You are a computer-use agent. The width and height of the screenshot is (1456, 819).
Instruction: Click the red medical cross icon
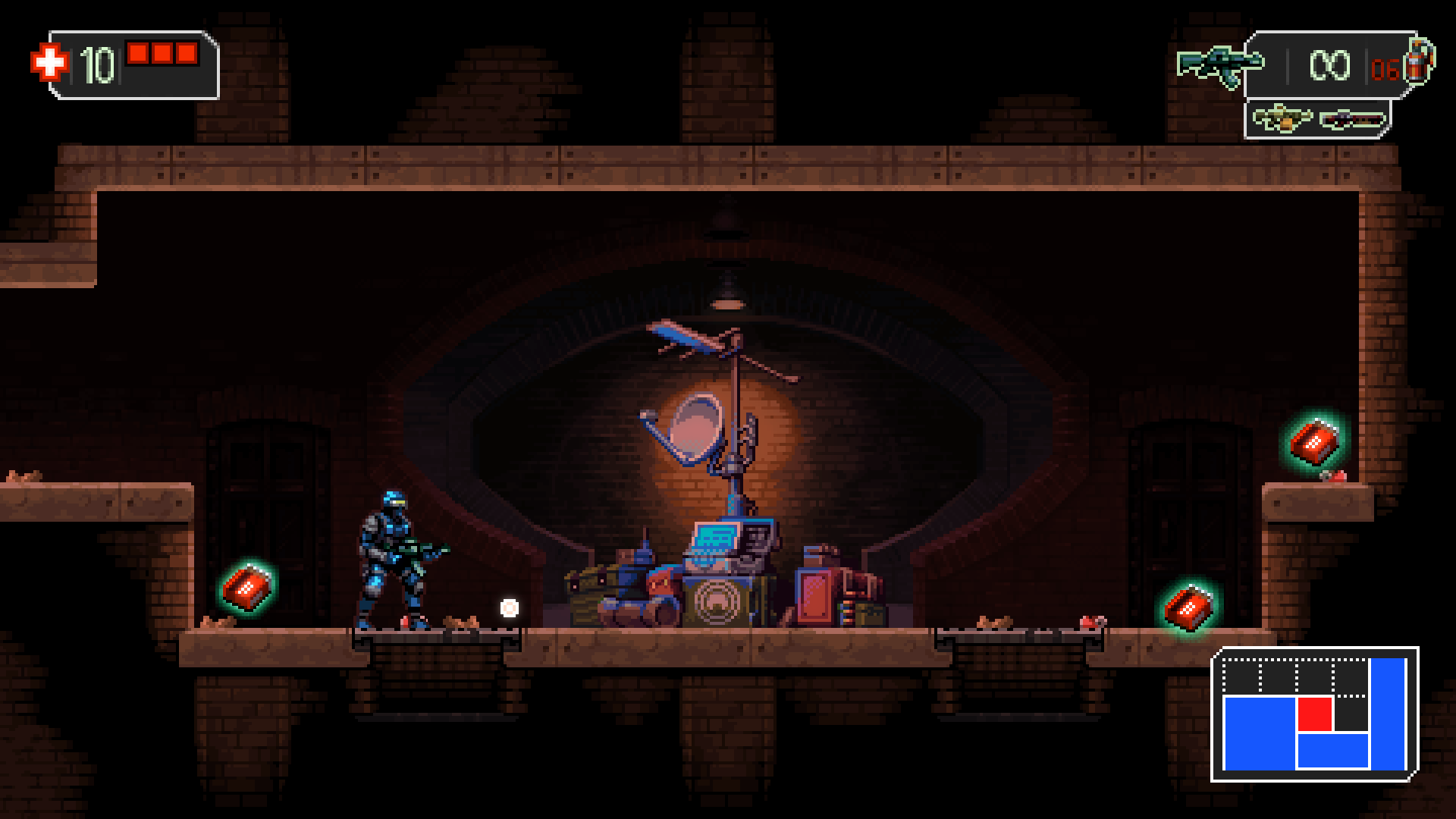(x=49, y=62)
